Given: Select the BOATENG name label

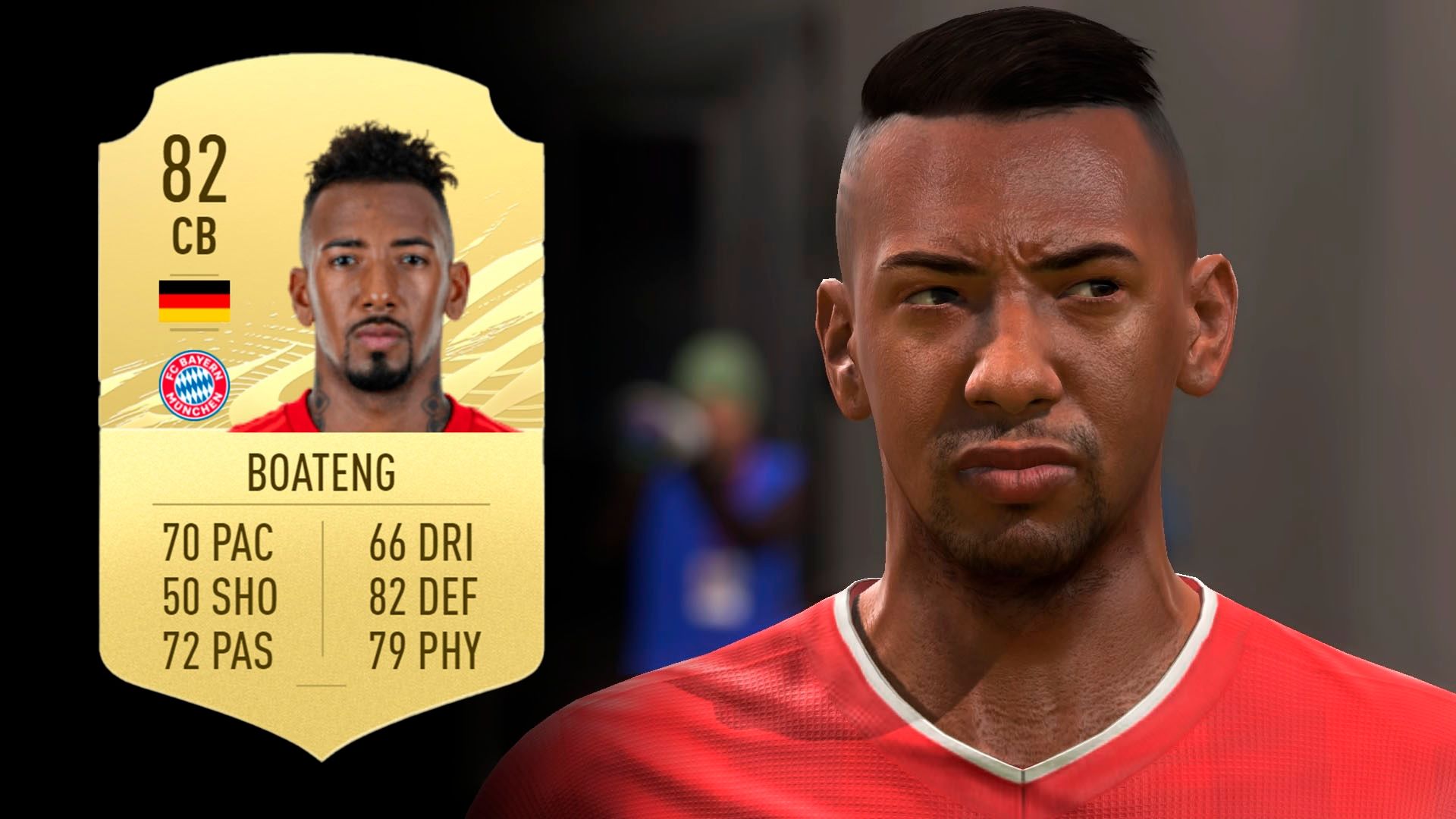Looking at the screenshot, I should click(322, 470).
